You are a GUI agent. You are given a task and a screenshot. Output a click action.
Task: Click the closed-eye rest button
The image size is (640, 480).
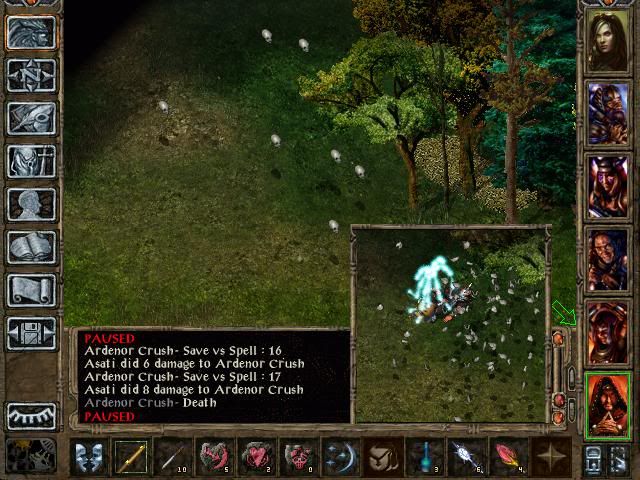point(31,415)
